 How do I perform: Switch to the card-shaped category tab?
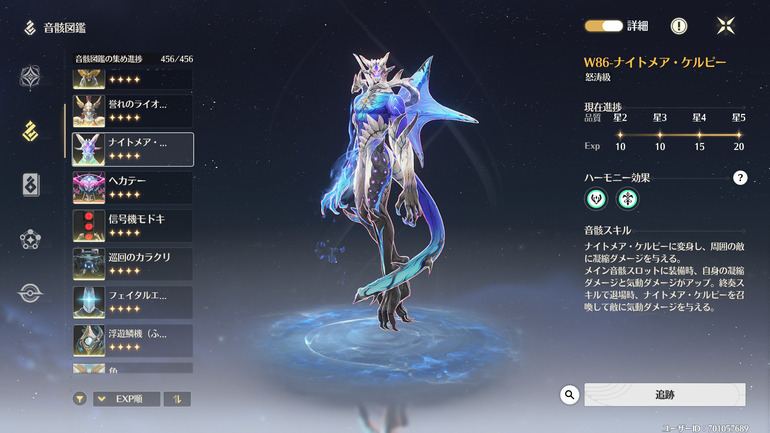(31, 184)
